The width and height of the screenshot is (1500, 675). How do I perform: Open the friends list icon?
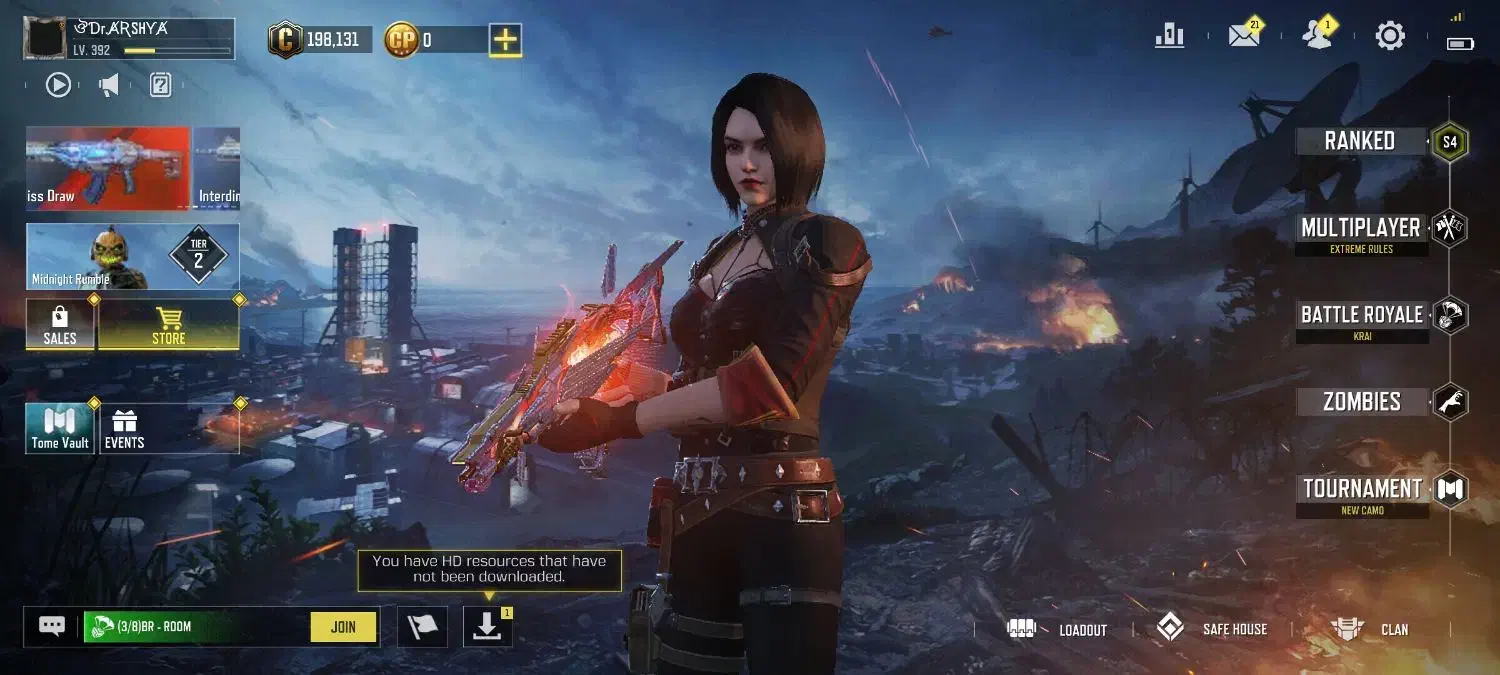pyautogui.click(x=1317, y=36)
